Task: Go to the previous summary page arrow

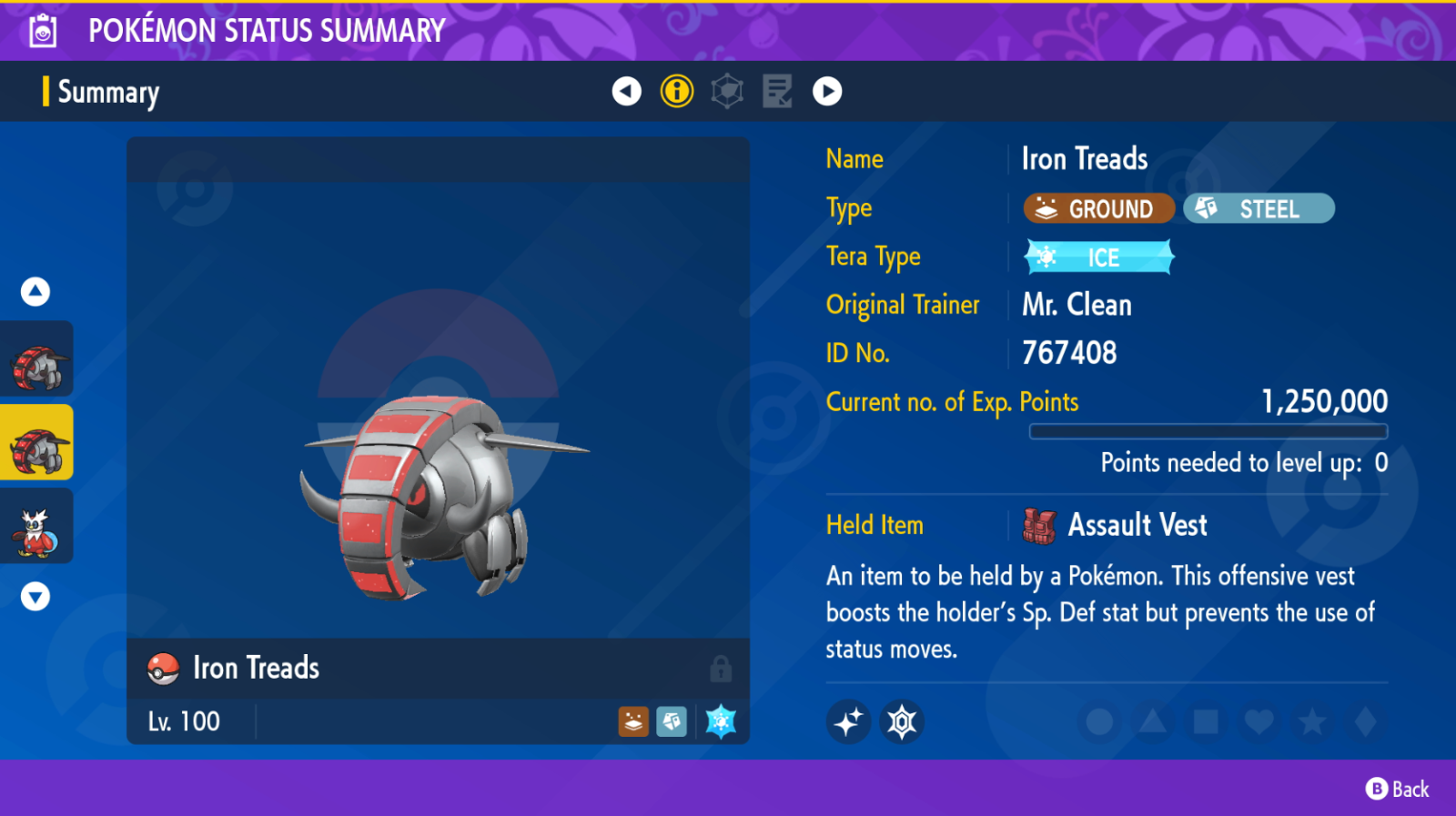Action: coord(626,91)
